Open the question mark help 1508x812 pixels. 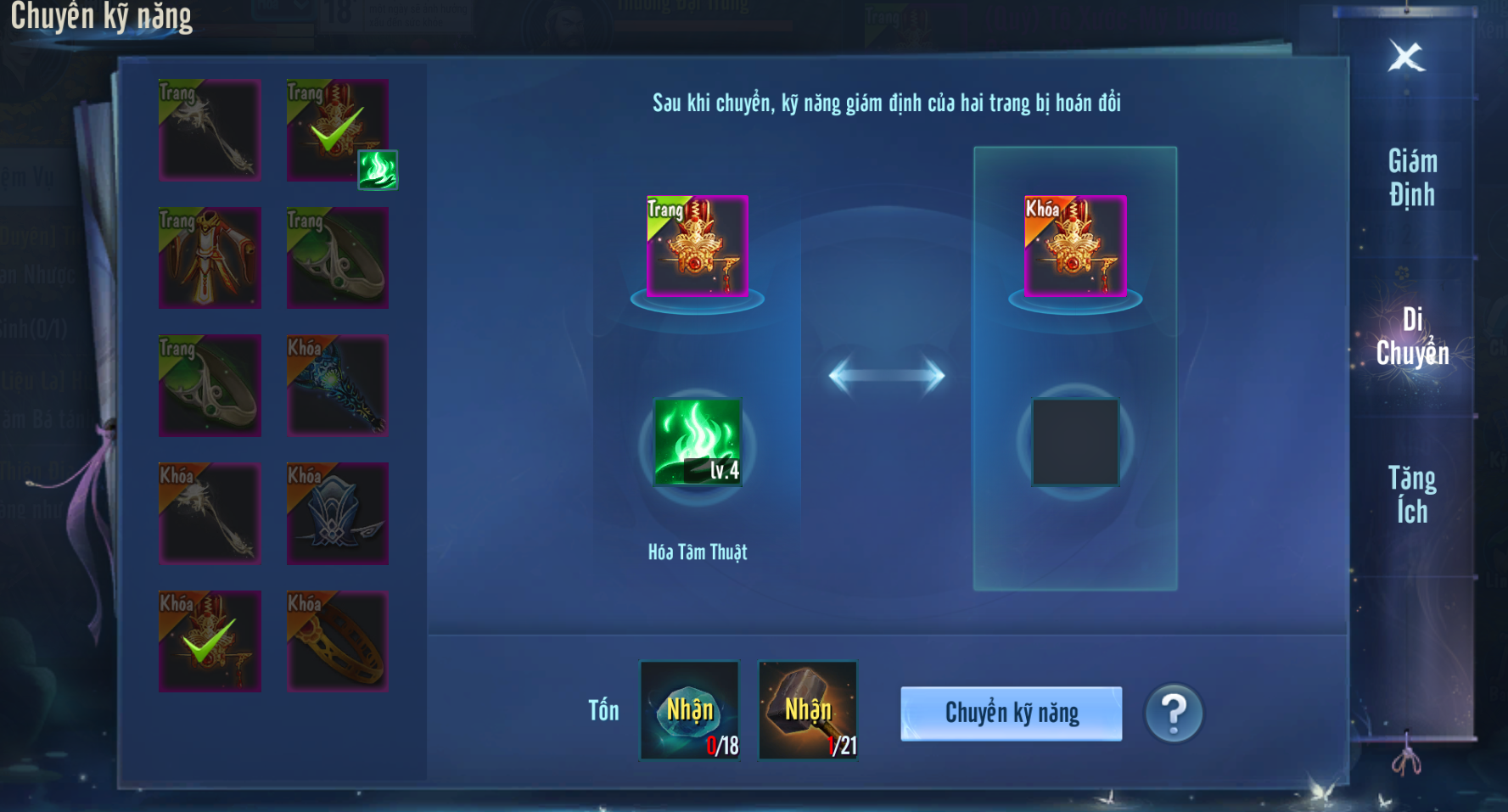pos(1174,714)
